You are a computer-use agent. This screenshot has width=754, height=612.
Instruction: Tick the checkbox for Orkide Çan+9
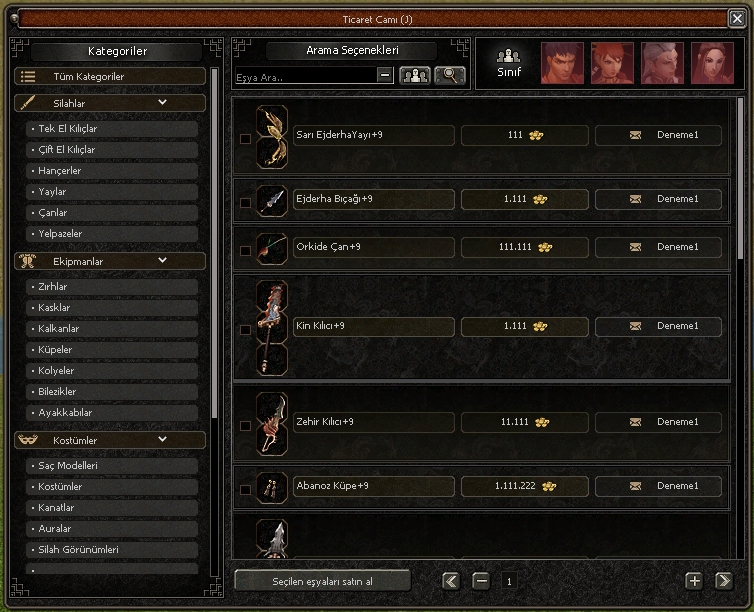246,251
